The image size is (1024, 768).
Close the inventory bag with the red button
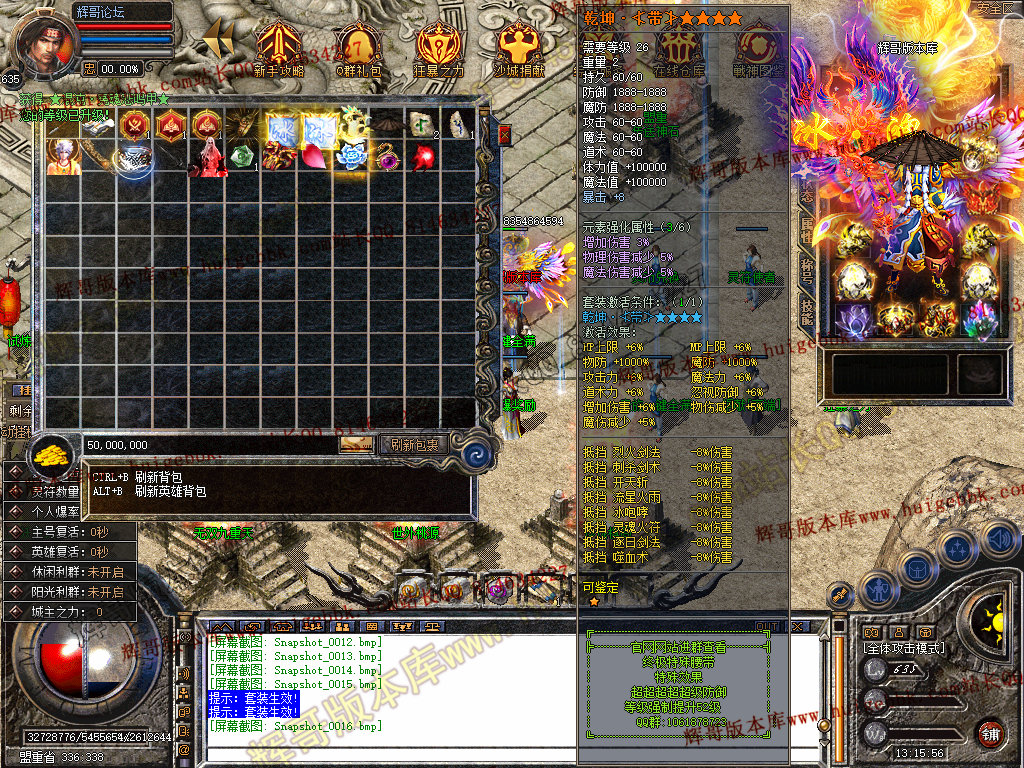[x=504, y=134]
